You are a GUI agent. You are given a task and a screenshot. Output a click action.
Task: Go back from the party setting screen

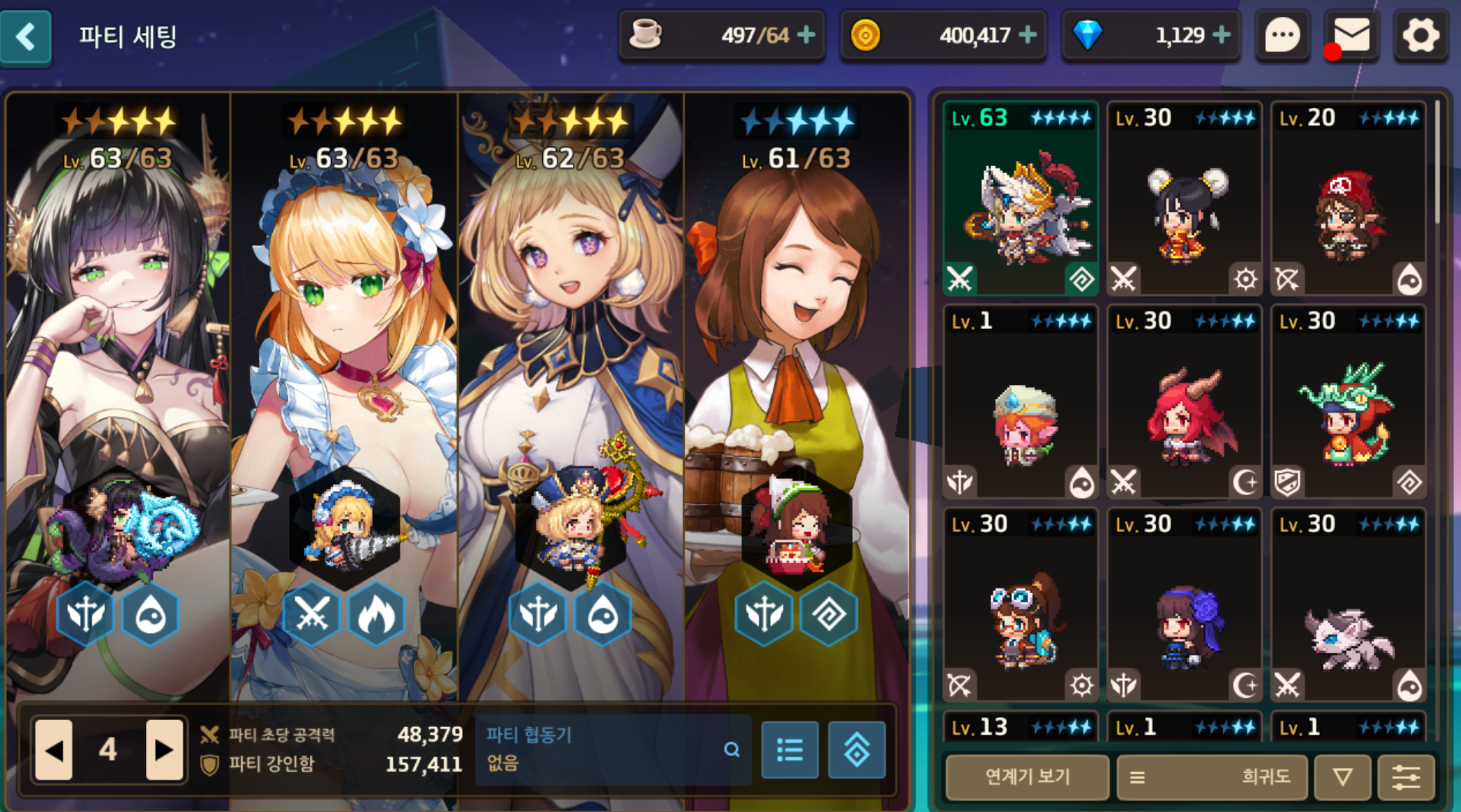[x=26, y=36]
